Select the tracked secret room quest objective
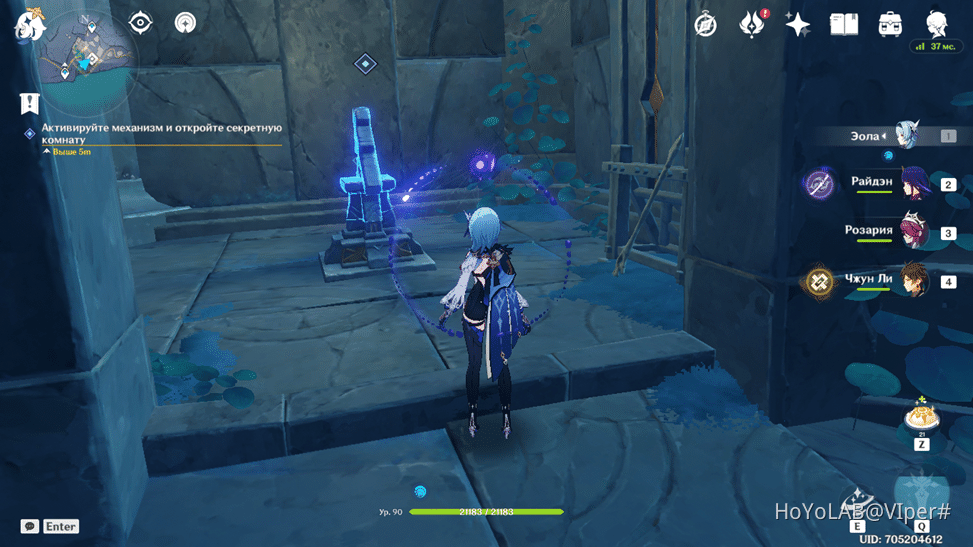Viewport: 973px width, 547px height. (x=160, y=133)
